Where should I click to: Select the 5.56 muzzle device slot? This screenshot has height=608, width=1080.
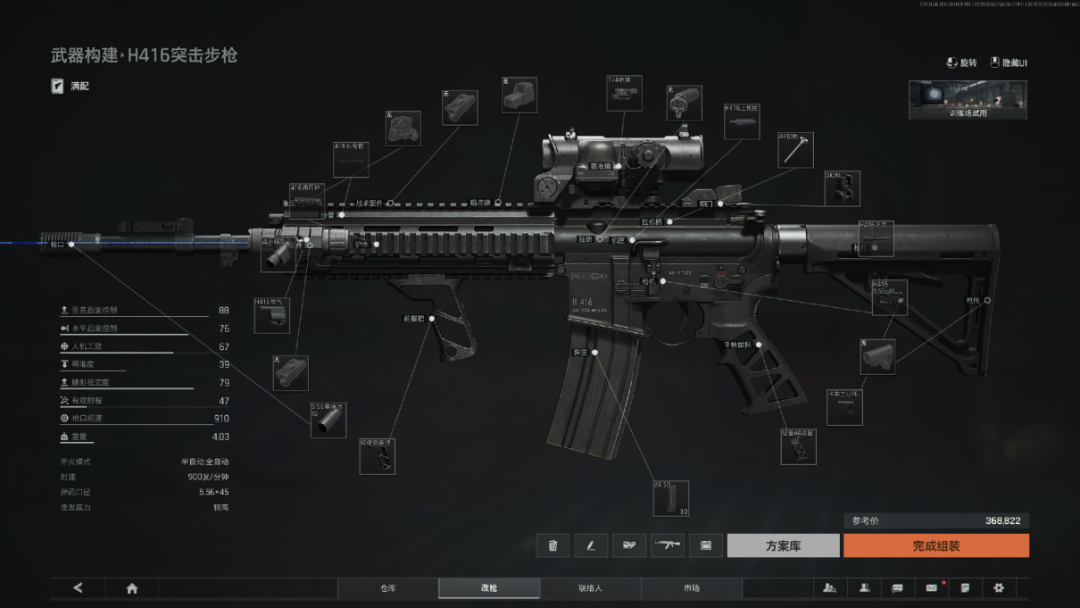(x=328, y=419)
